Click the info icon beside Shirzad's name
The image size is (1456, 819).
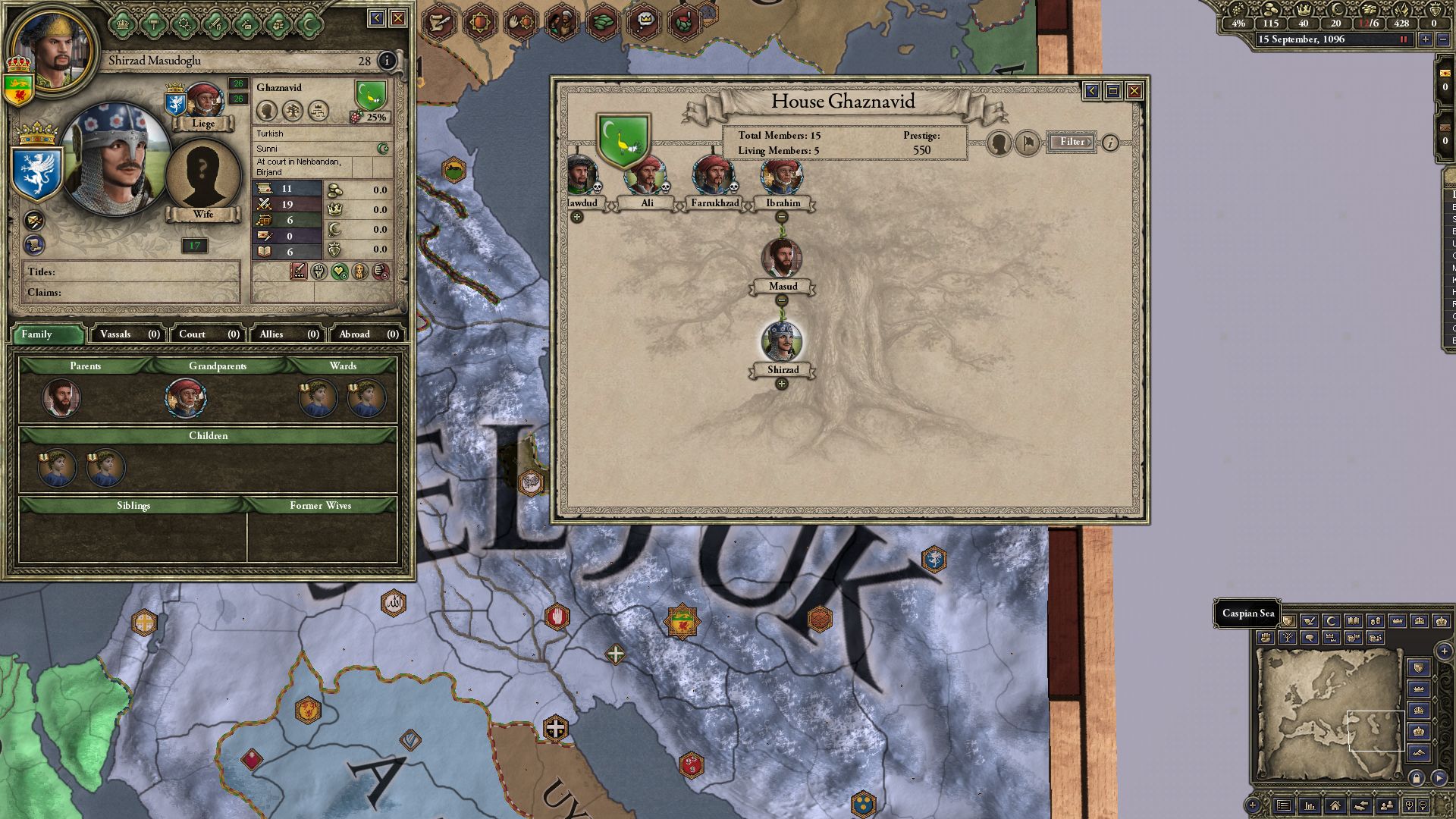pos(386,60)
